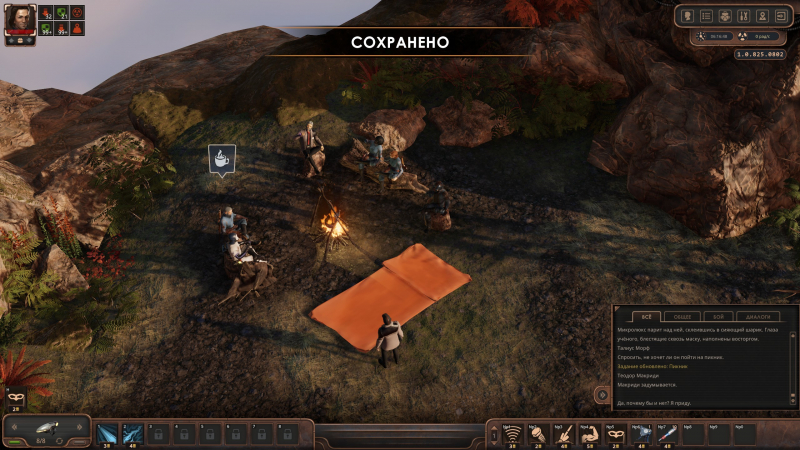This screenshot has height=450, width=800.
Task: Open the character sheet head icon
Action: click(x=689, y=16)
